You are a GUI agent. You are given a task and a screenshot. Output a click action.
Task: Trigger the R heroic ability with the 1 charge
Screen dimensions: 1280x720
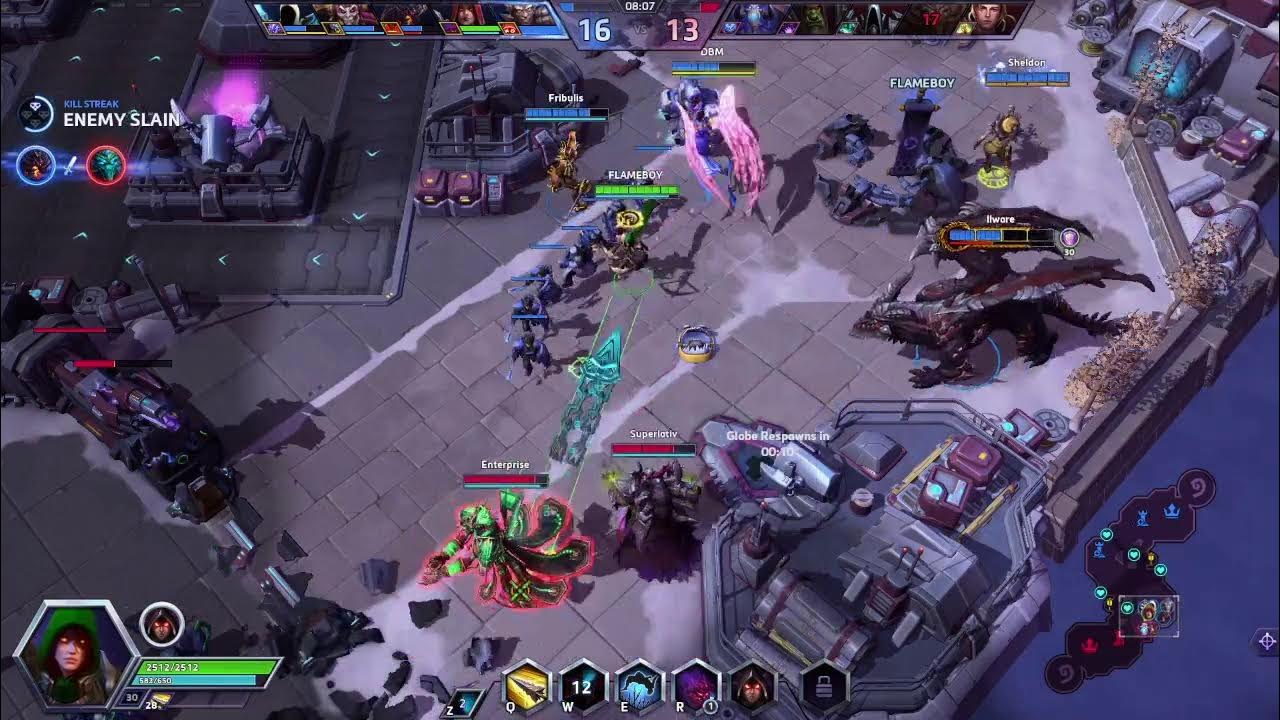pos(695,686)
